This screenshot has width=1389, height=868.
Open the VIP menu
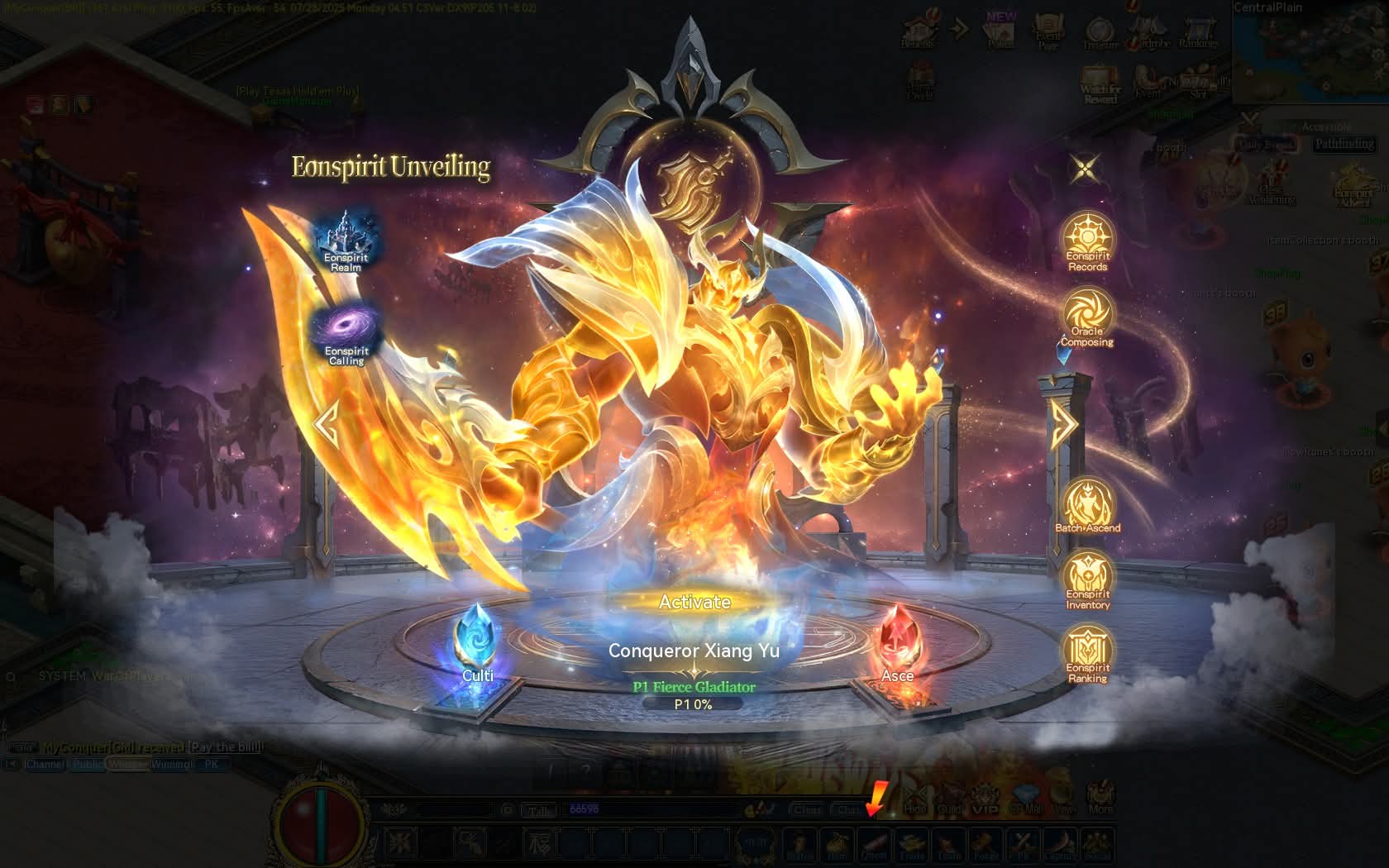pos(985,802)
